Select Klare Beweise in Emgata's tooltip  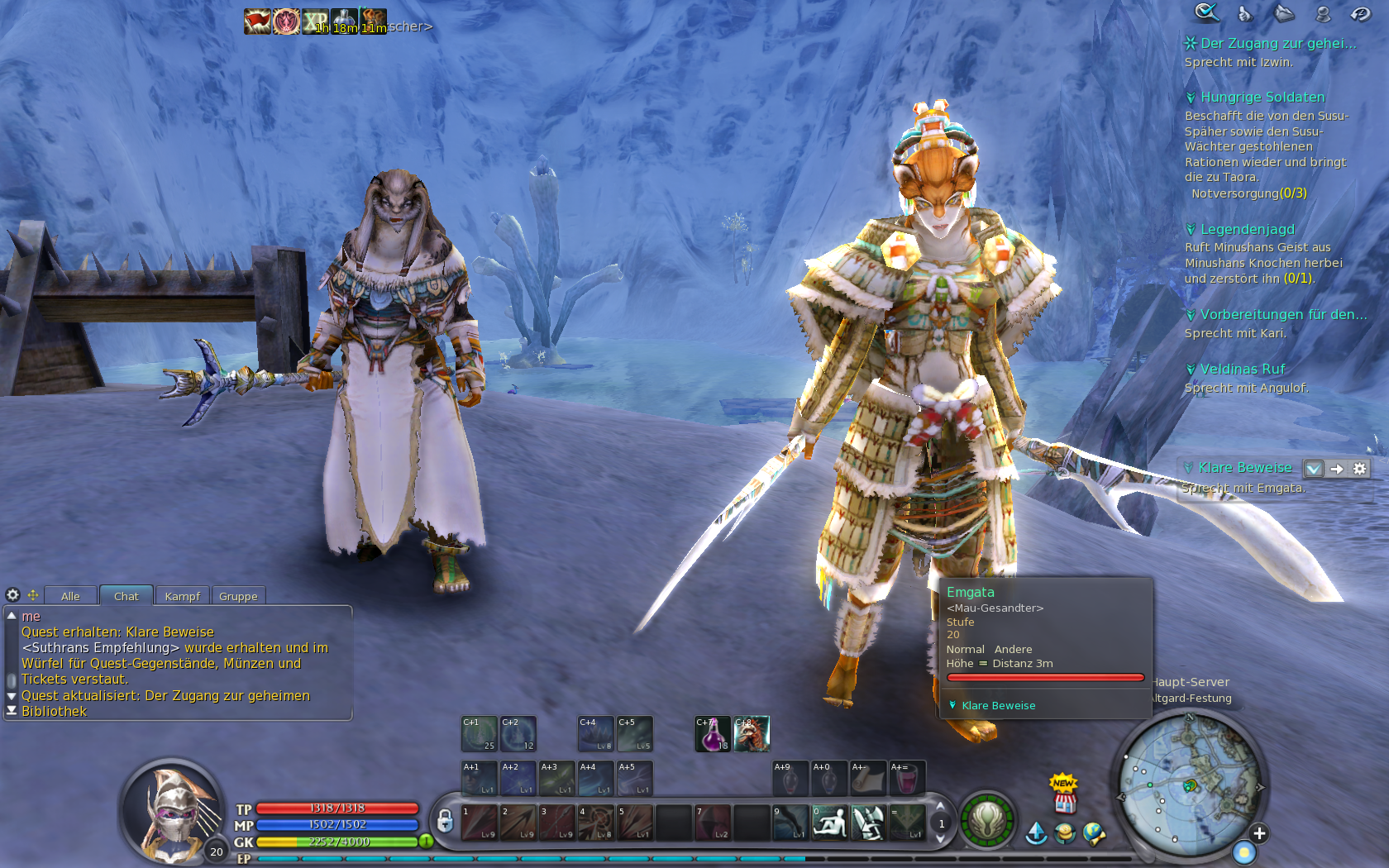(998, 706)
